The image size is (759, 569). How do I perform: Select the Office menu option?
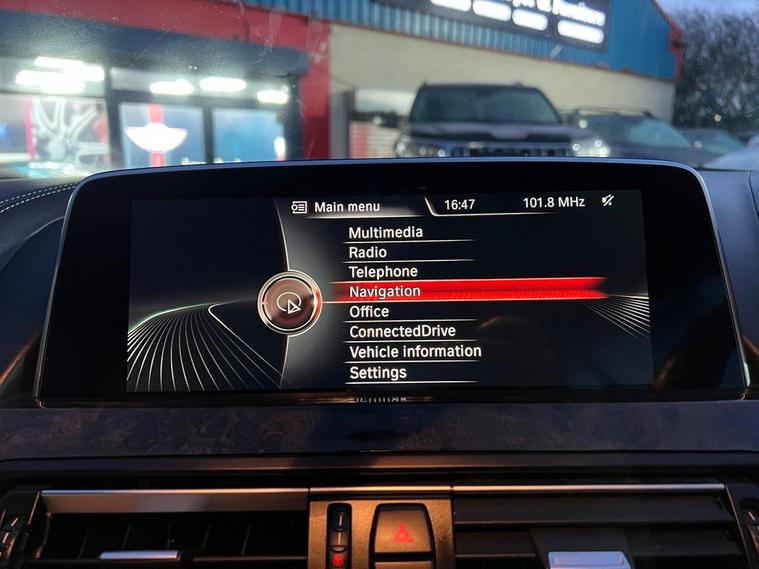(369, 312)
